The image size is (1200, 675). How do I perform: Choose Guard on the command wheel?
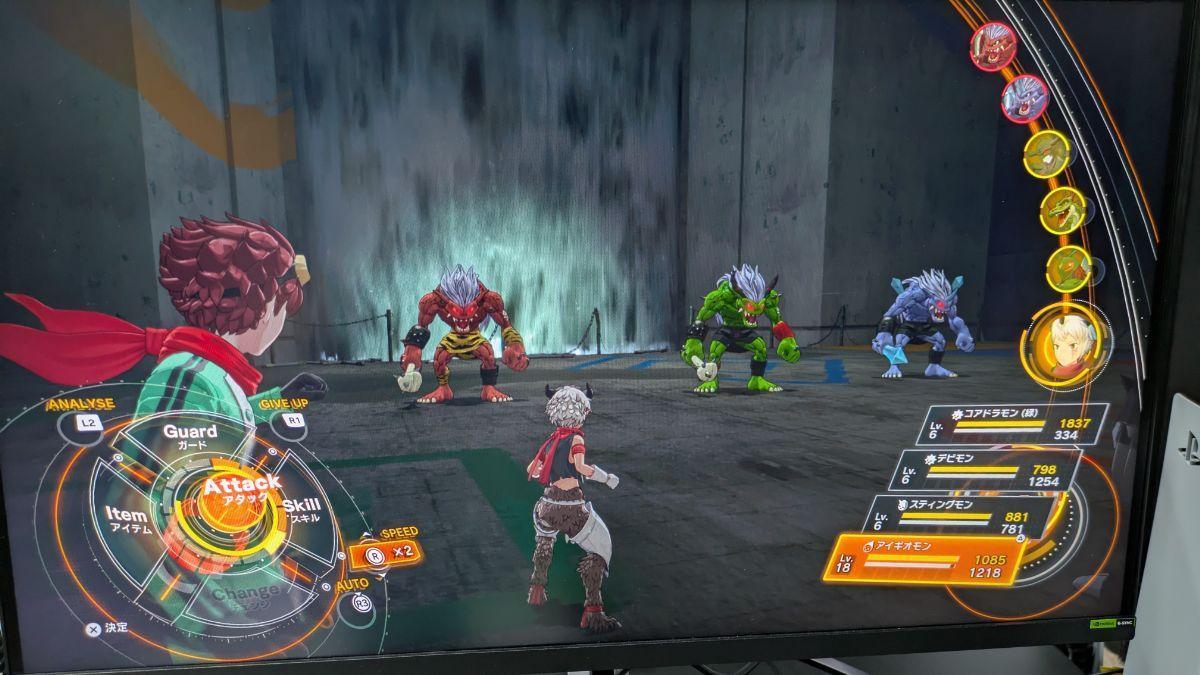pyautogui.click(x=190, y=437)
